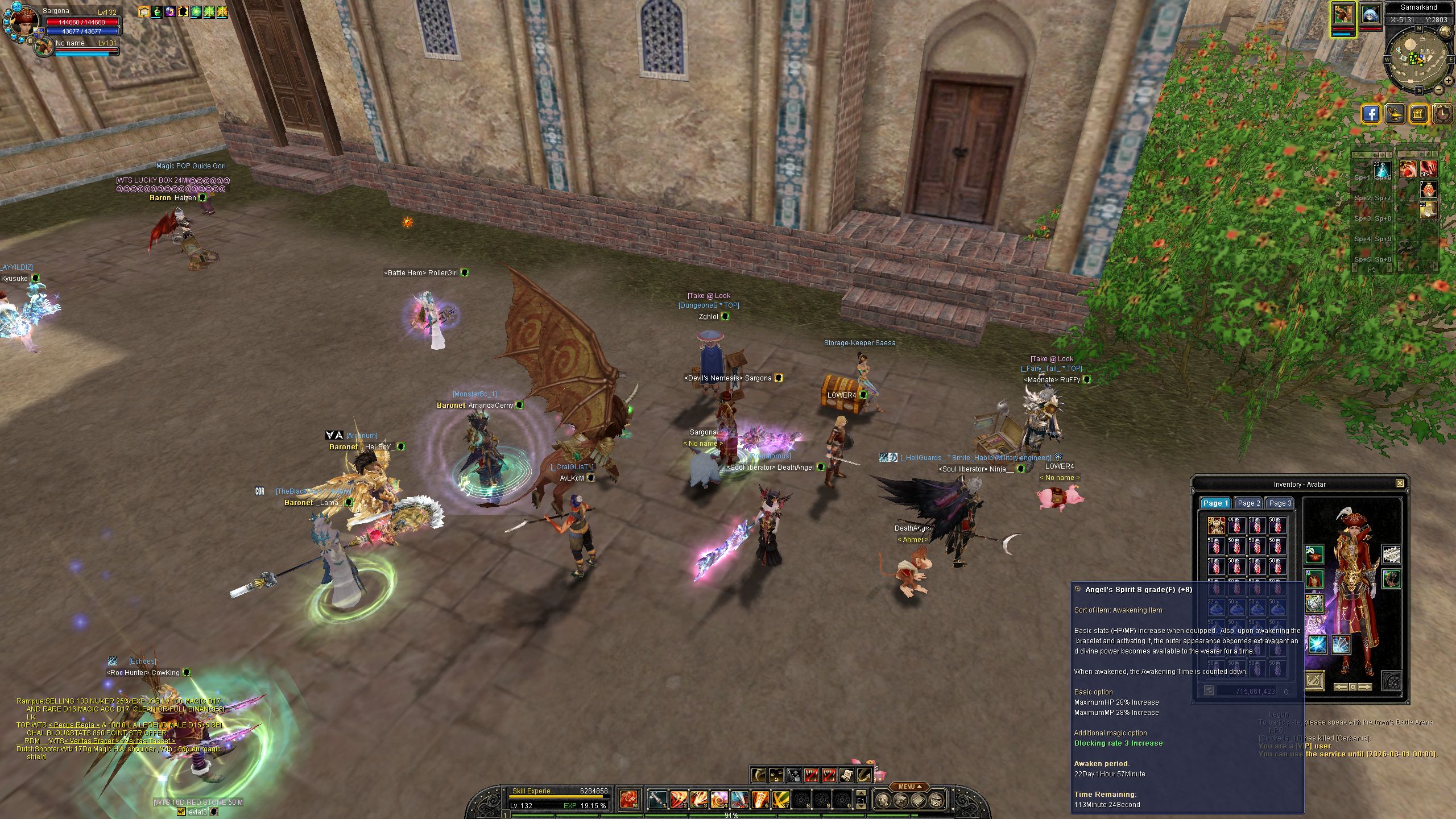Click the equipped pirate hat avatar slot
The height and width of the screenshot is (819, 1456).
coord(1314,554)
